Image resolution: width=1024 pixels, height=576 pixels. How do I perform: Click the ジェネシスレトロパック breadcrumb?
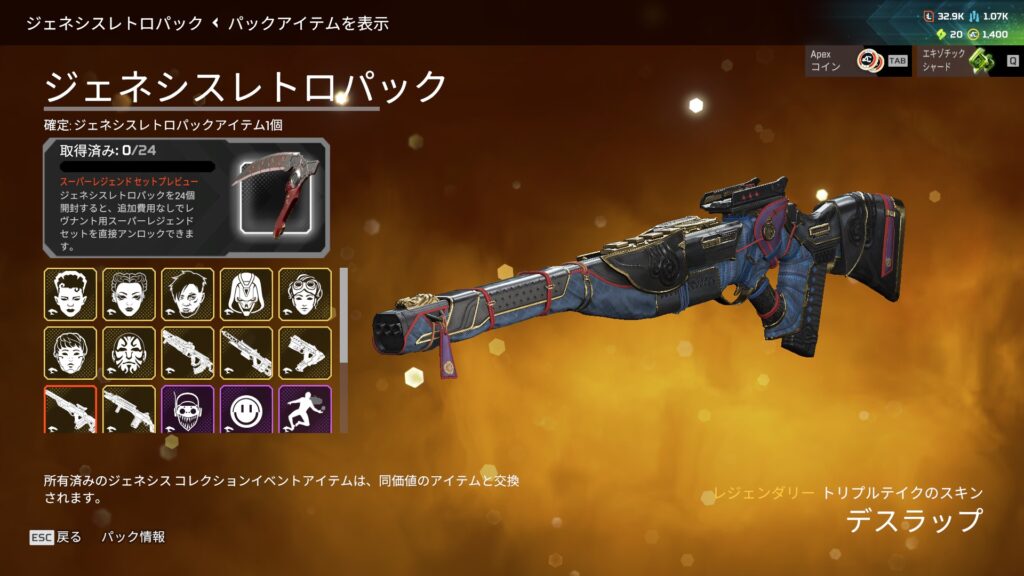click(113, 22)
